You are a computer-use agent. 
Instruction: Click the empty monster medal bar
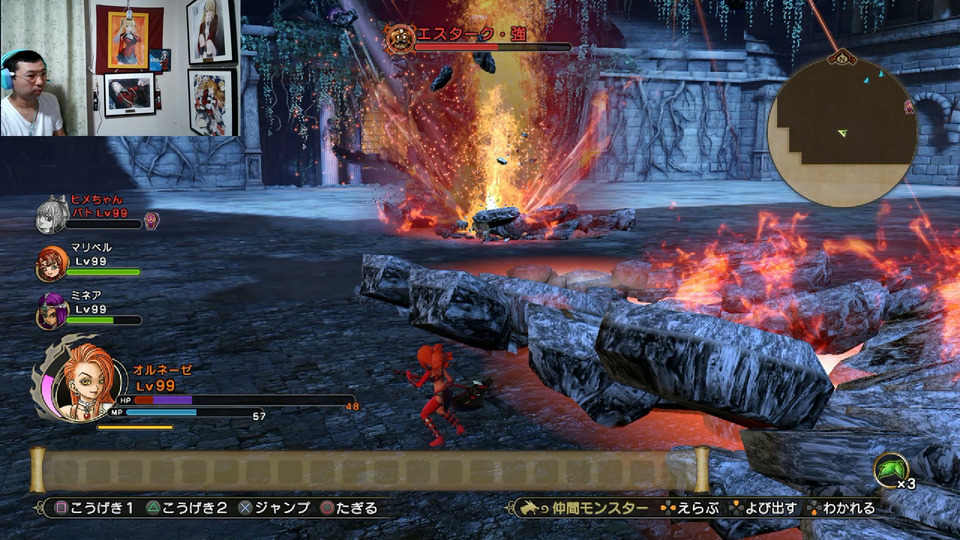369,470
